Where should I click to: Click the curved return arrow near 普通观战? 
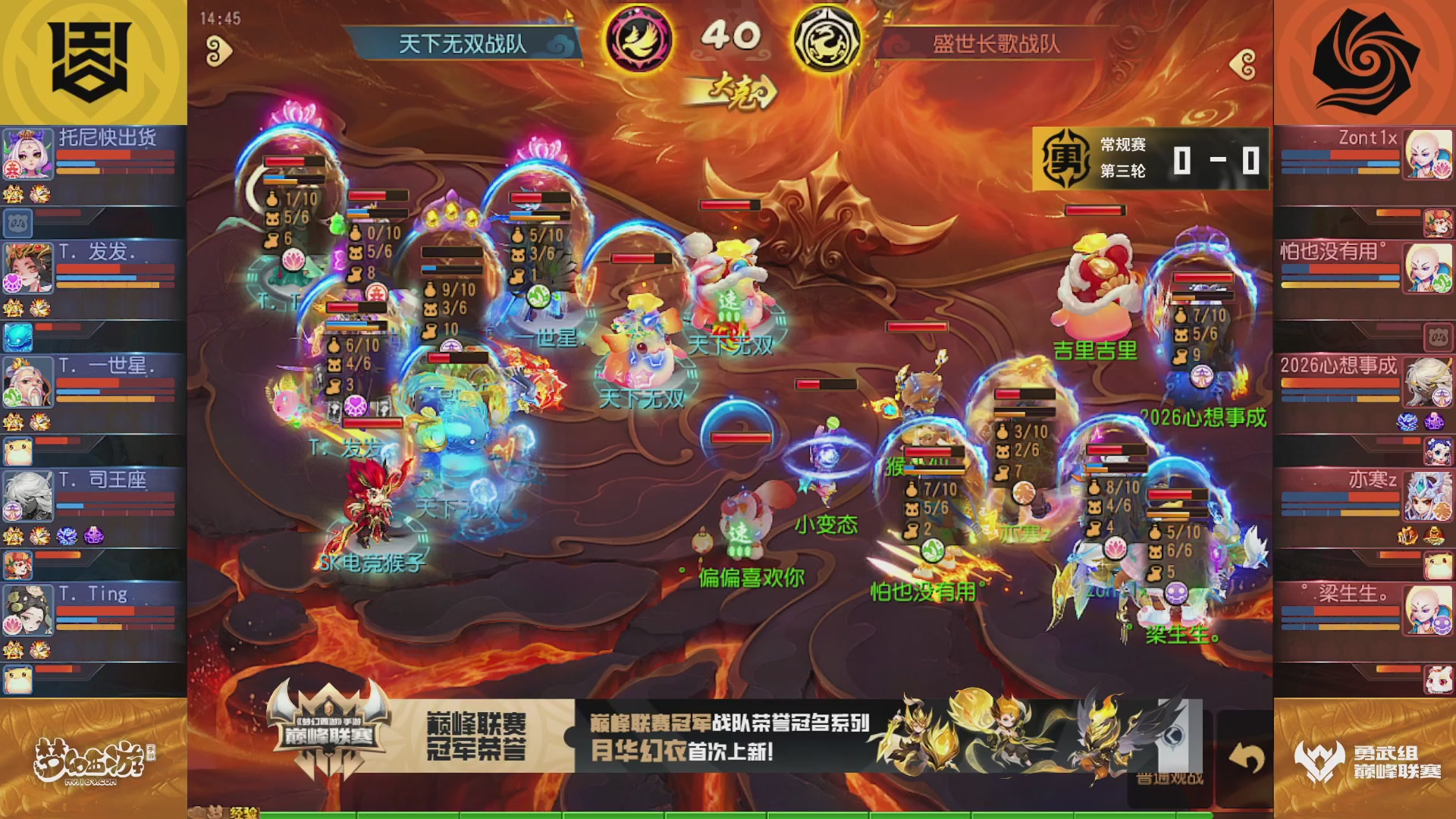1247,757
